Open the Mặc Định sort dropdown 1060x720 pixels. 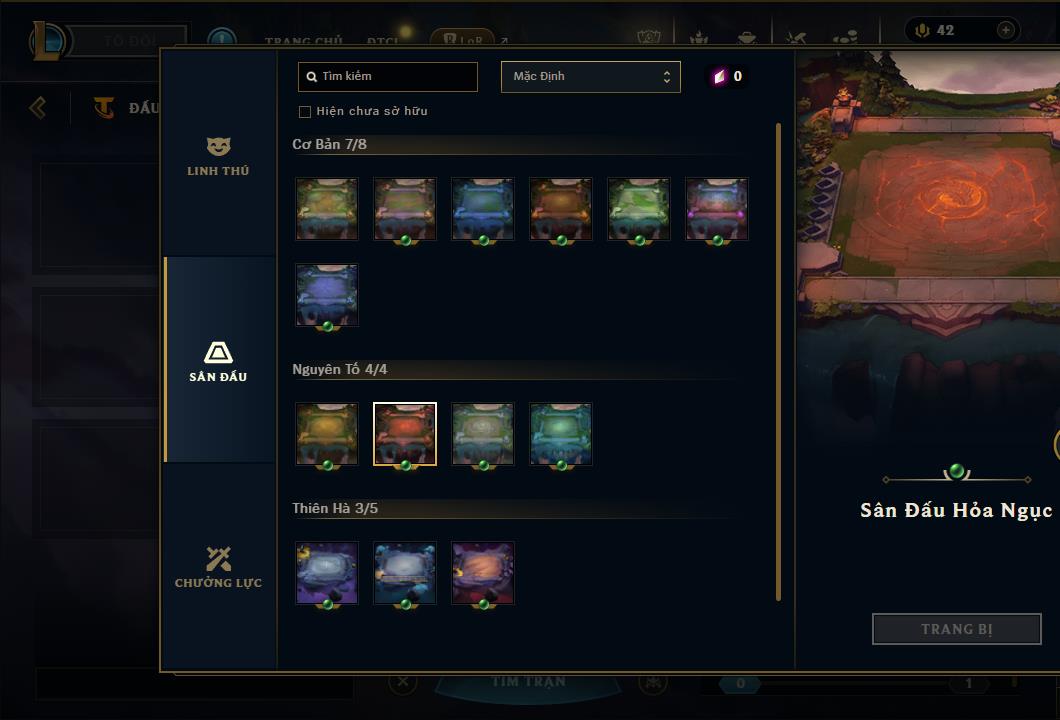tap(590, 77)
